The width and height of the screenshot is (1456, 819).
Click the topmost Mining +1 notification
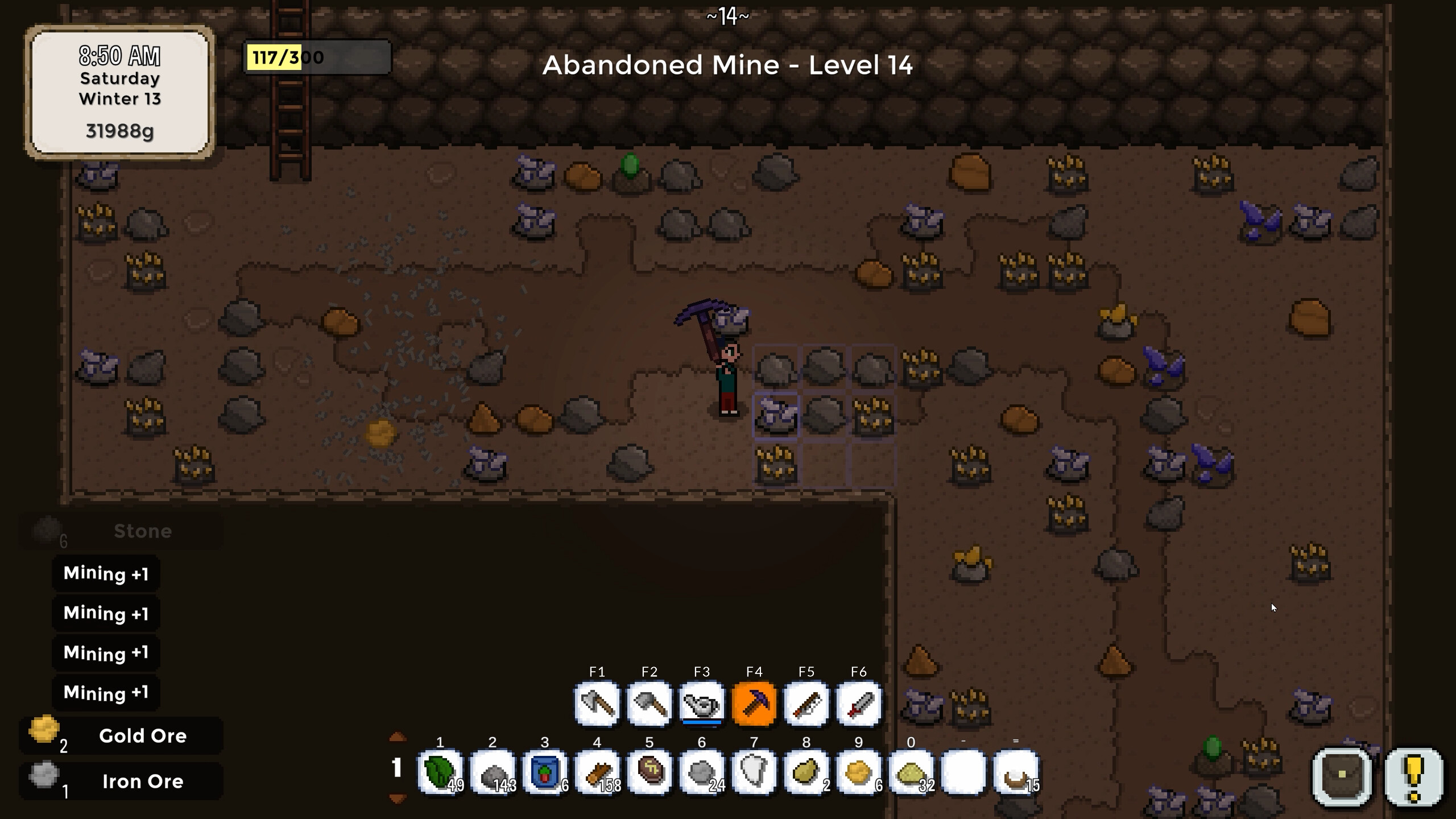click(x=106, y=573)
